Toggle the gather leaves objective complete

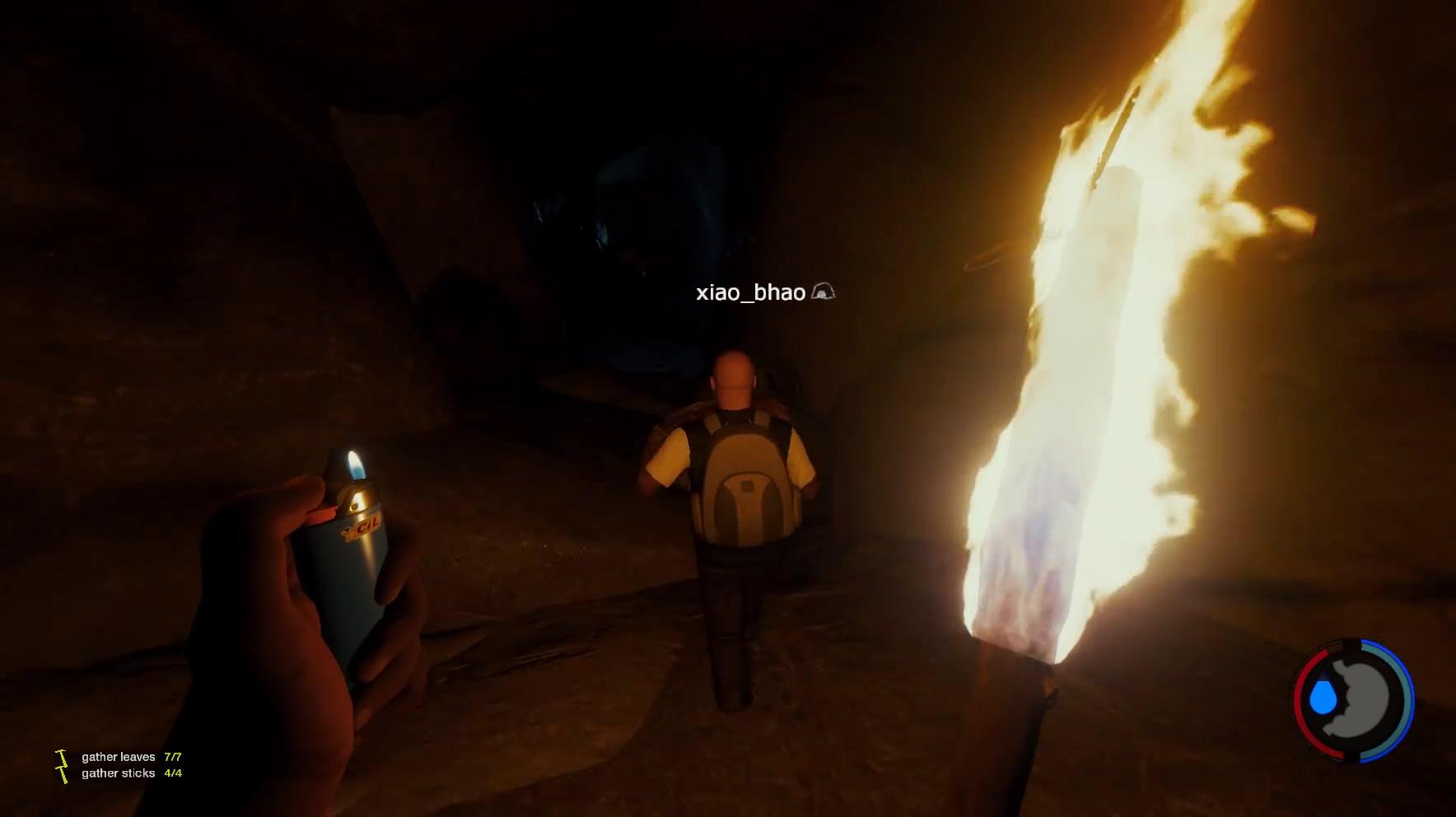click(118, 757)
